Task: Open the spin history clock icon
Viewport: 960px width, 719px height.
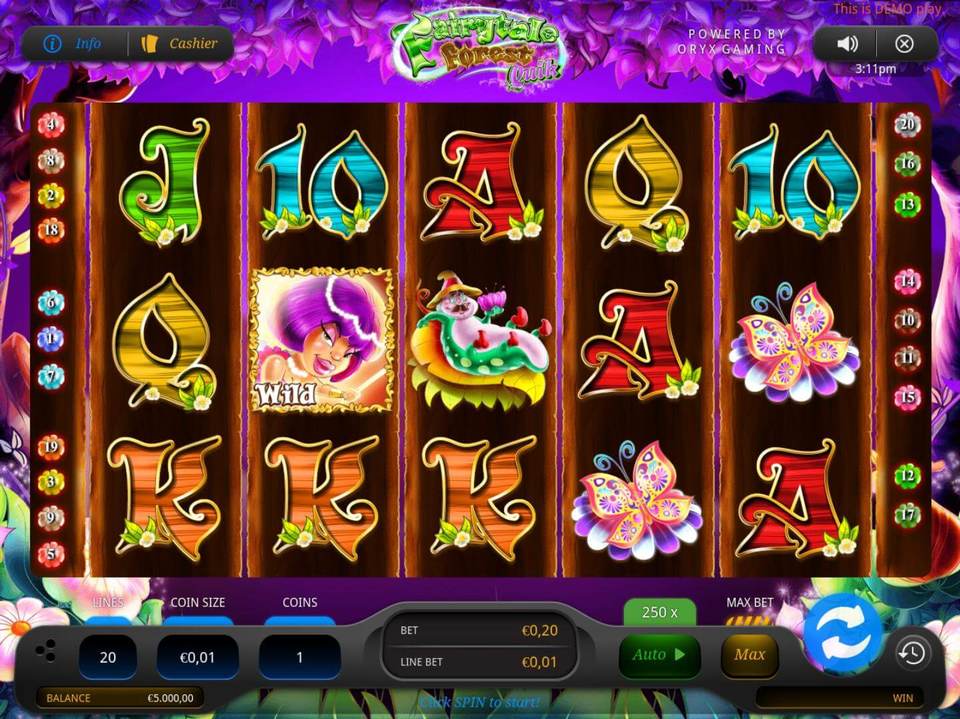Action: click(911, 654)
